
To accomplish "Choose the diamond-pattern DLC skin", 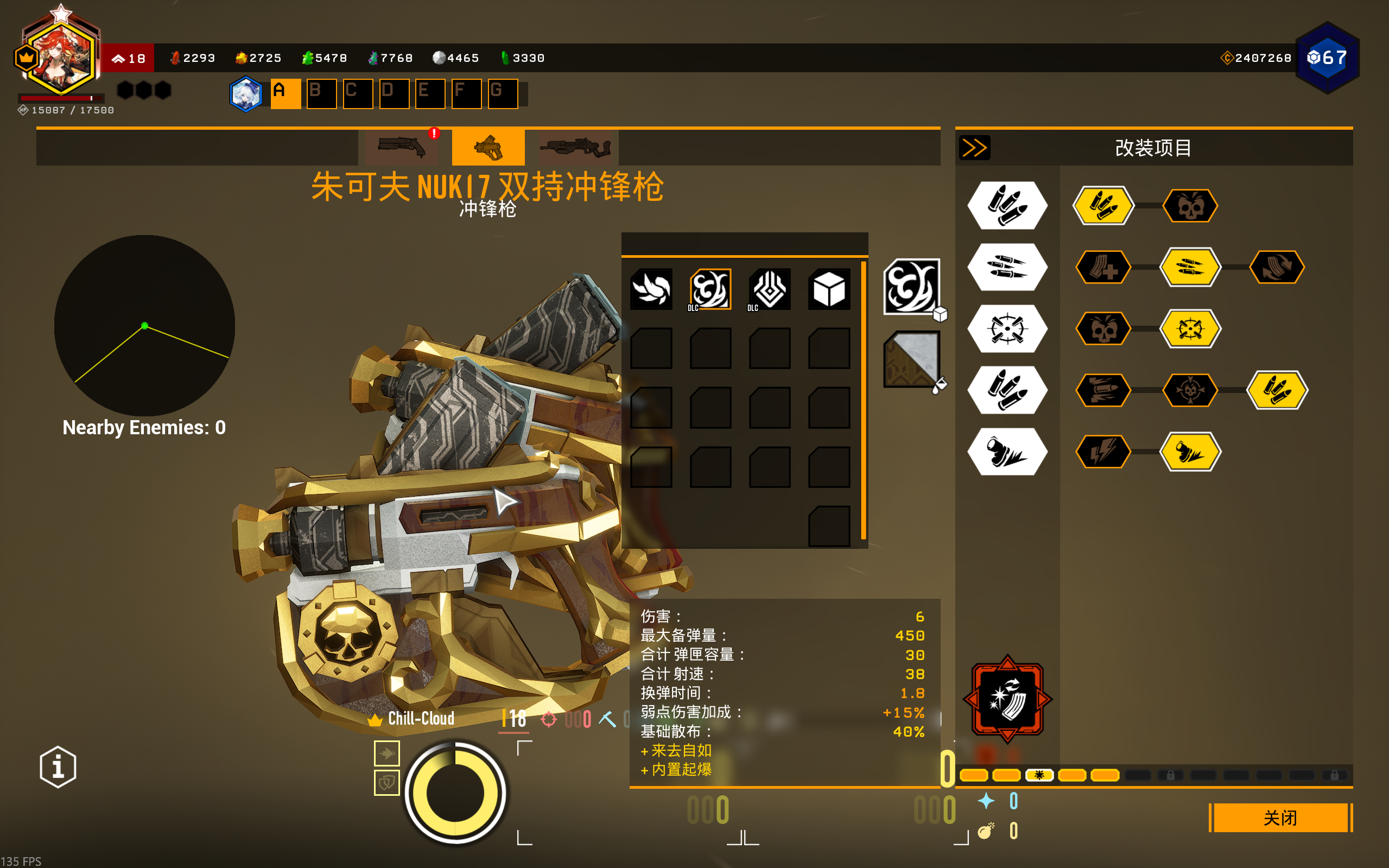I will click(x=769, y=289).
